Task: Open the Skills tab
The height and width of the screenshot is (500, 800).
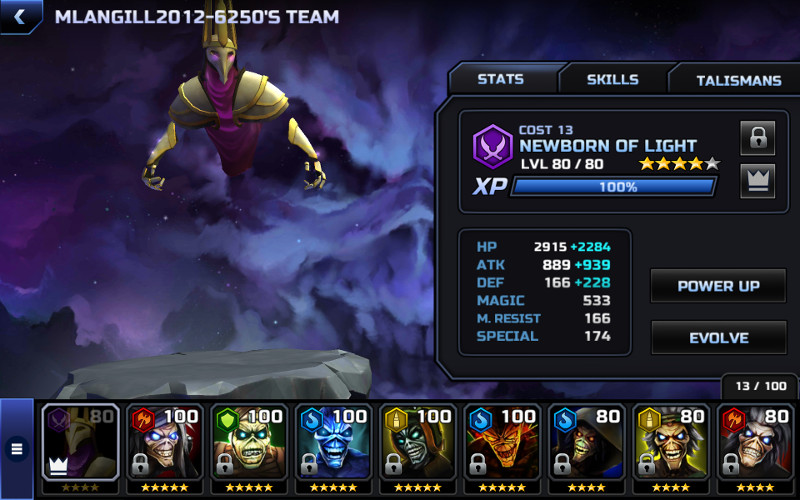Action: click(x=612, y=80)
